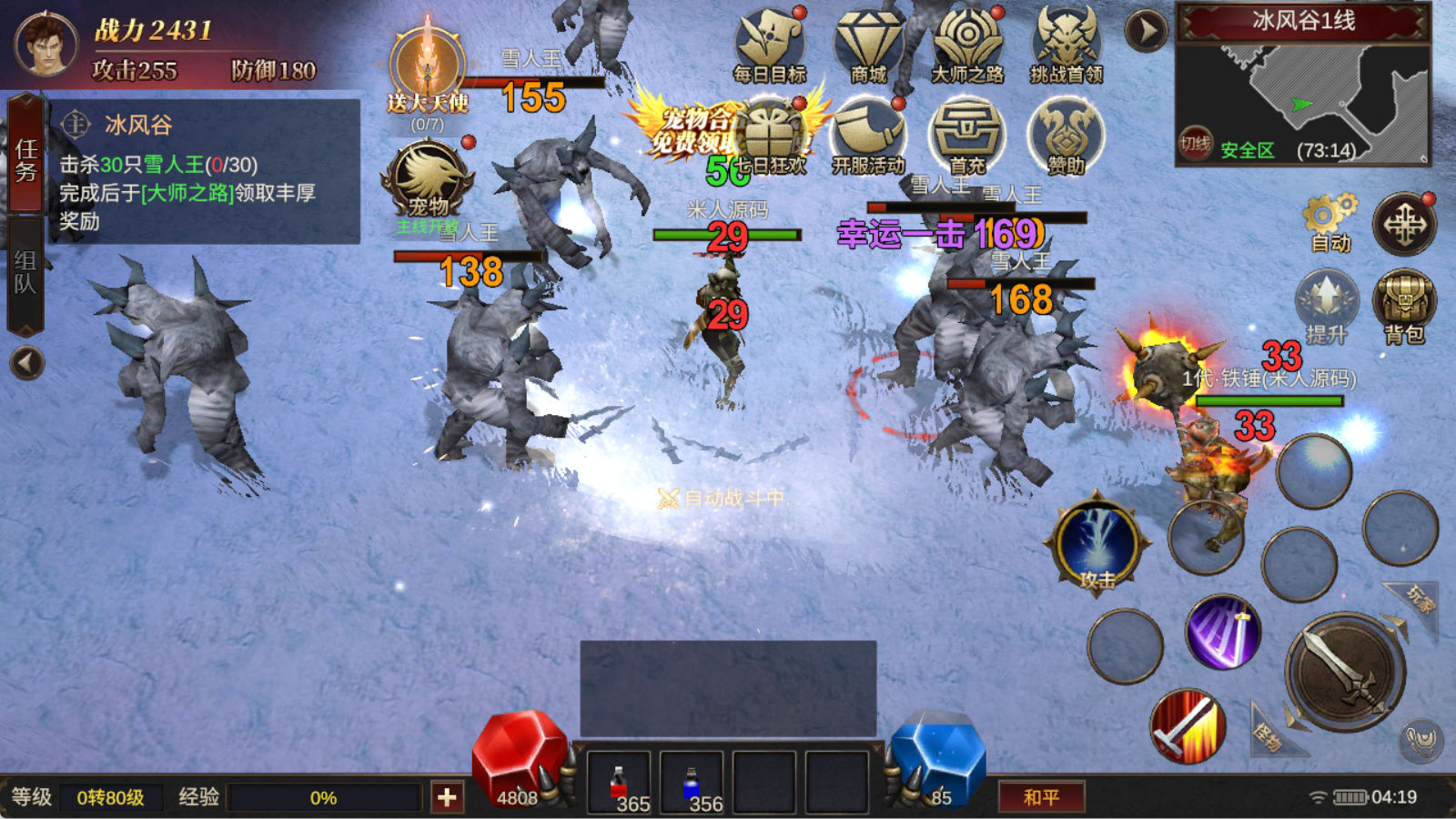The image size is (1456, 819).
Task: Open the 首充 first recharge chest
Action: tap(966, 136)
